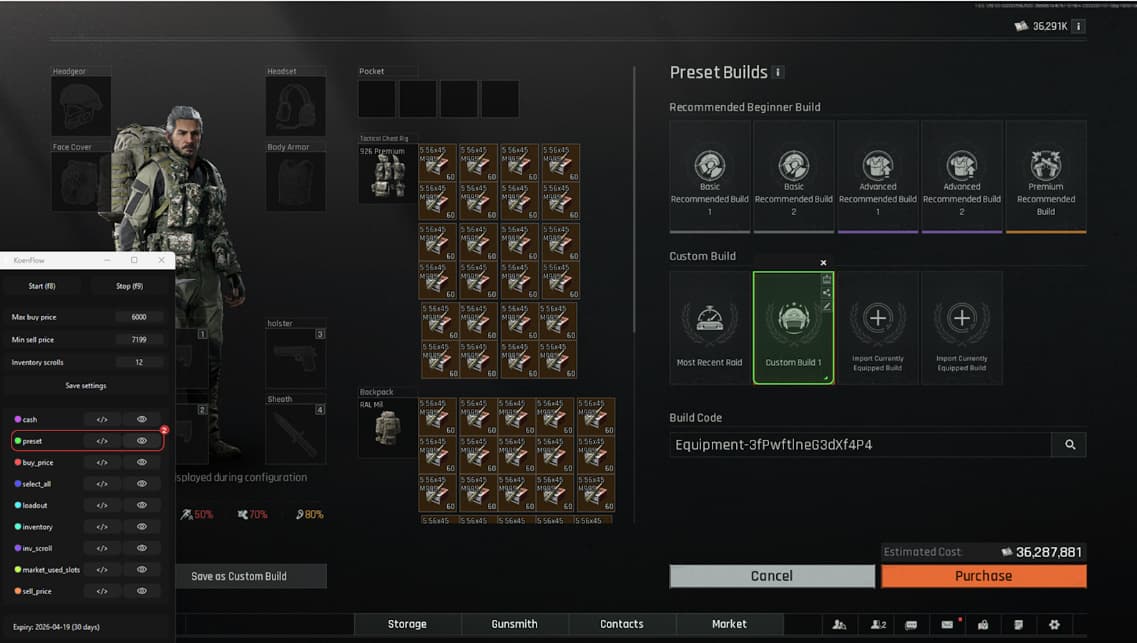Open the mail envelope icon

click(946, 624)
